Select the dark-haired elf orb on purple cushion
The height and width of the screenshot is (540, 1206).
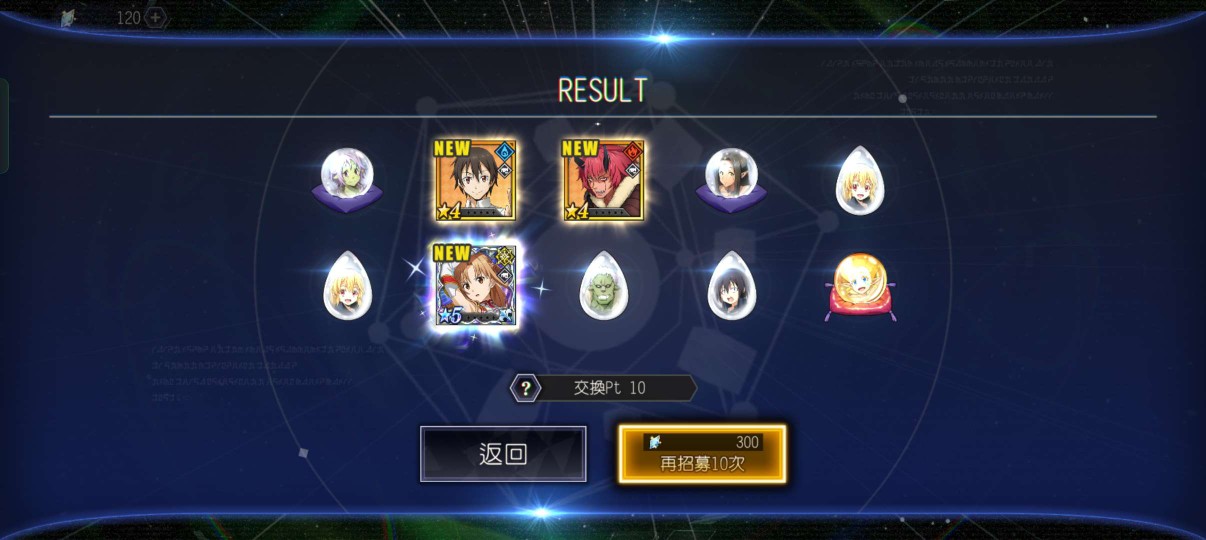pos(731,180)
